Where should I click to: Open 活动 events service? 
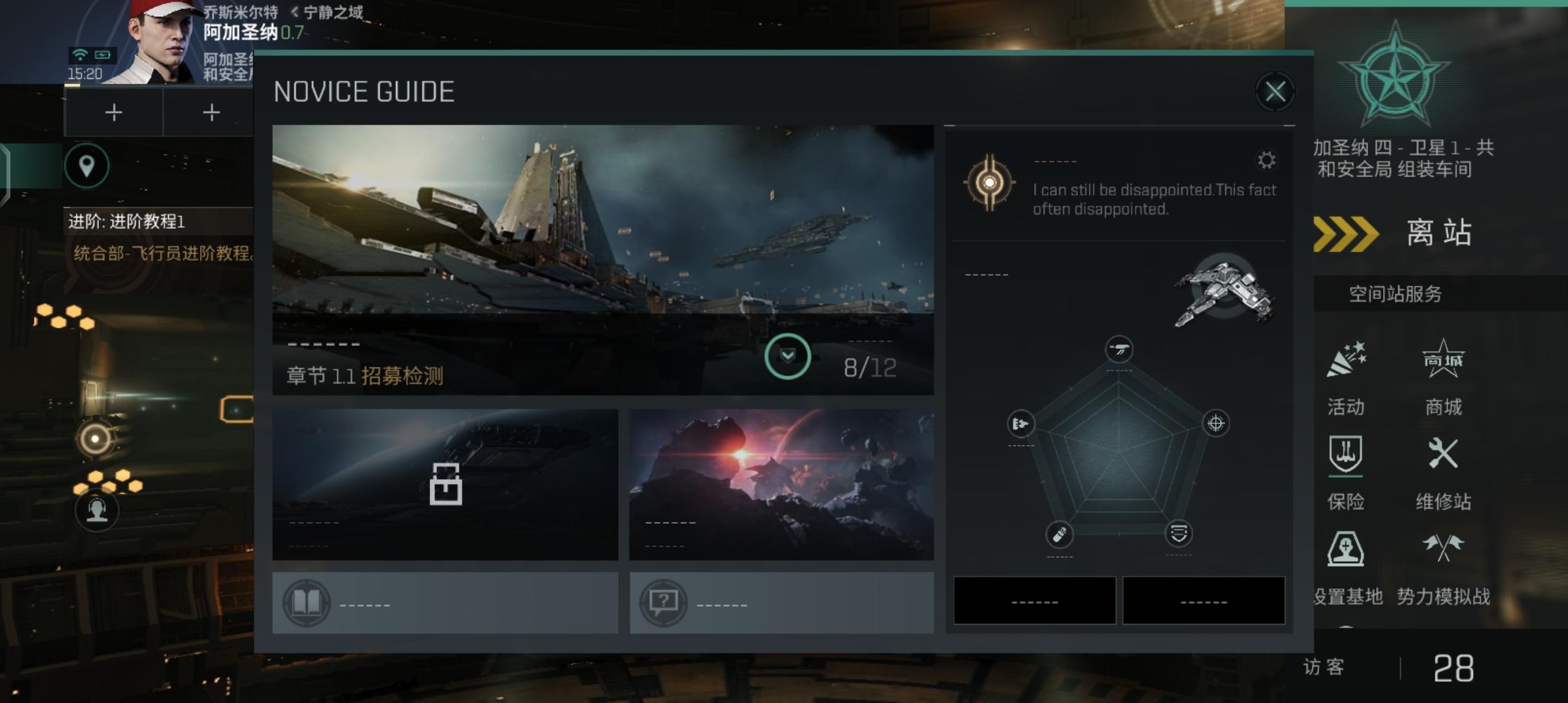[1345, 378]
